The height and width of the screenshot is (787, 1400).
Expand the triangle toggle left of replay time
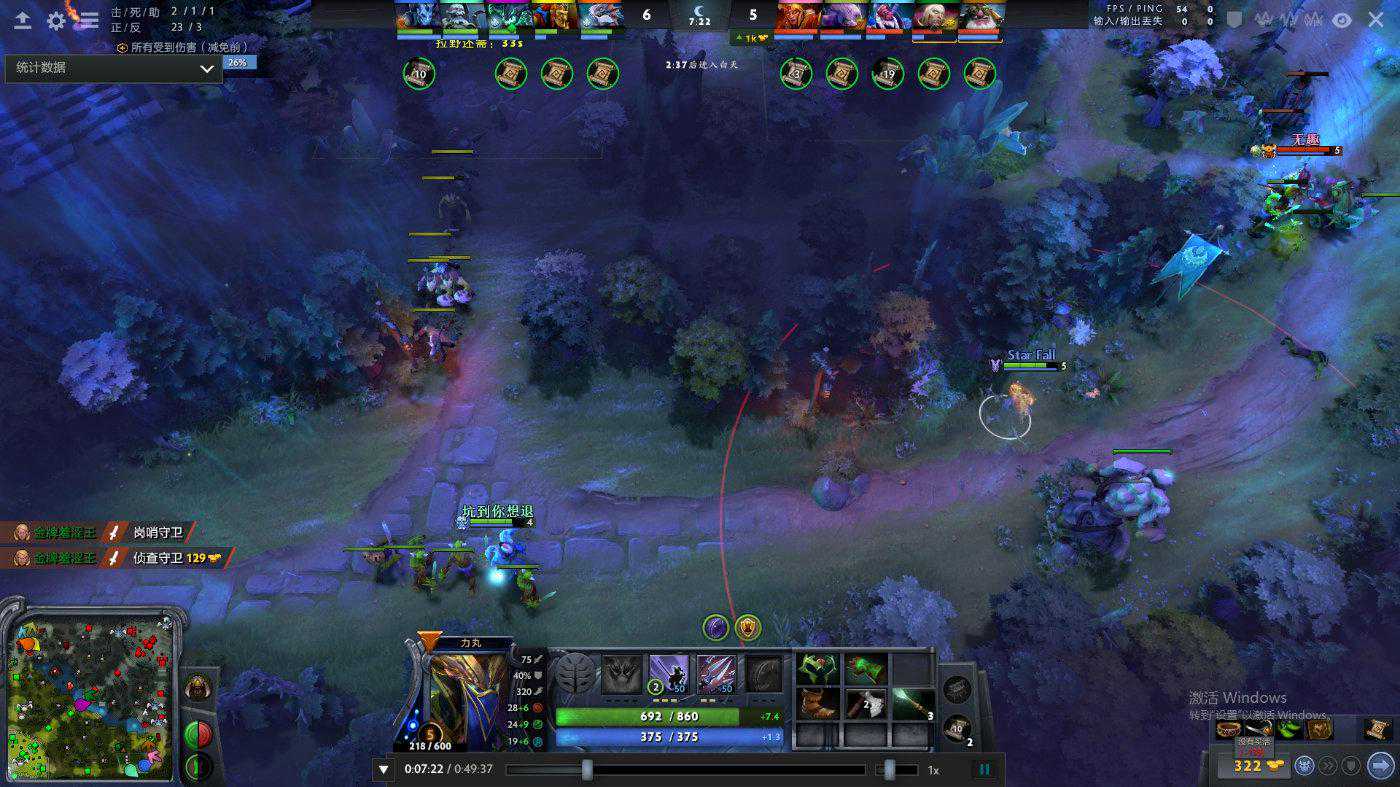point(383,770)
